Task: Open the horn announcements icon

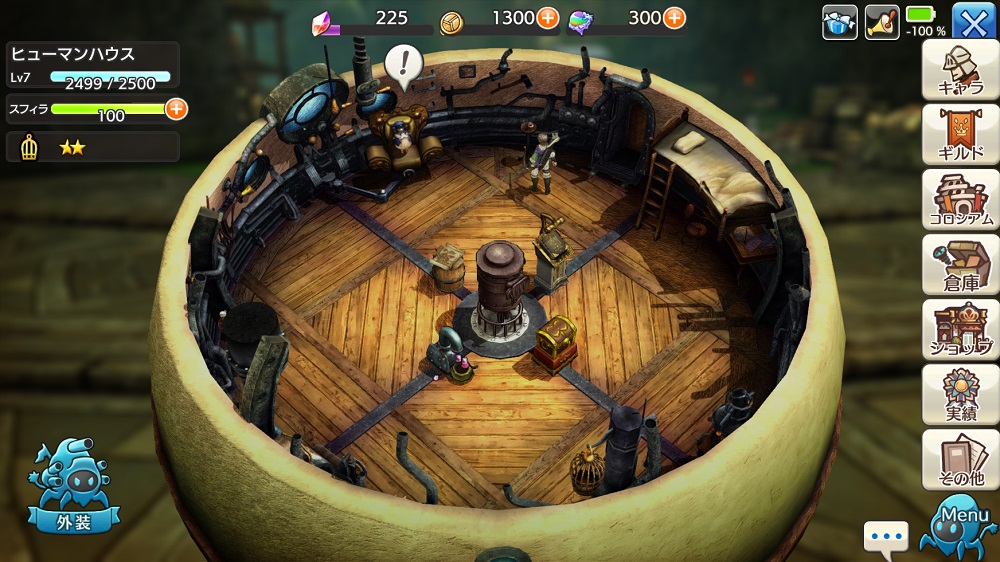Action: pyautogui.click(x=882, y=21)
